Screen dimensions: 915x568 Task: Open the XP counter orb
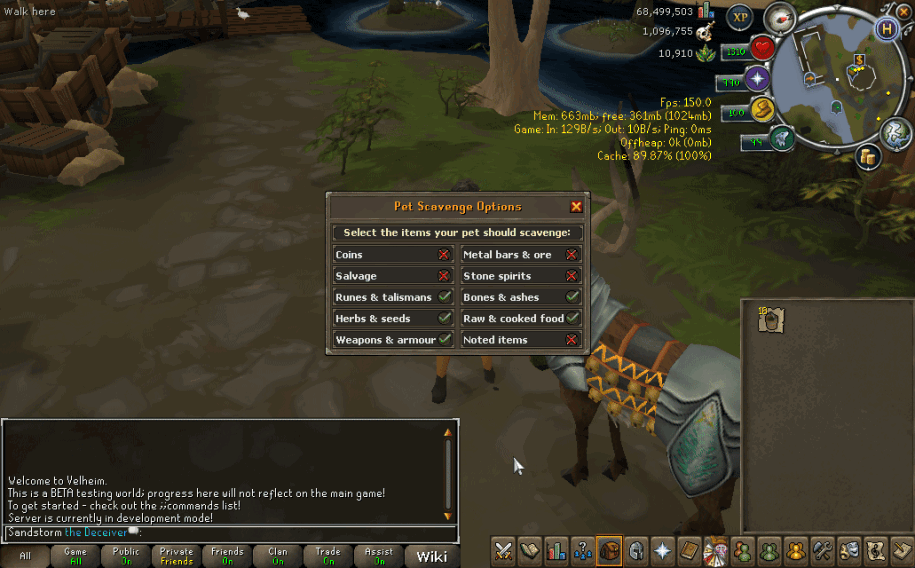[740, 17]
